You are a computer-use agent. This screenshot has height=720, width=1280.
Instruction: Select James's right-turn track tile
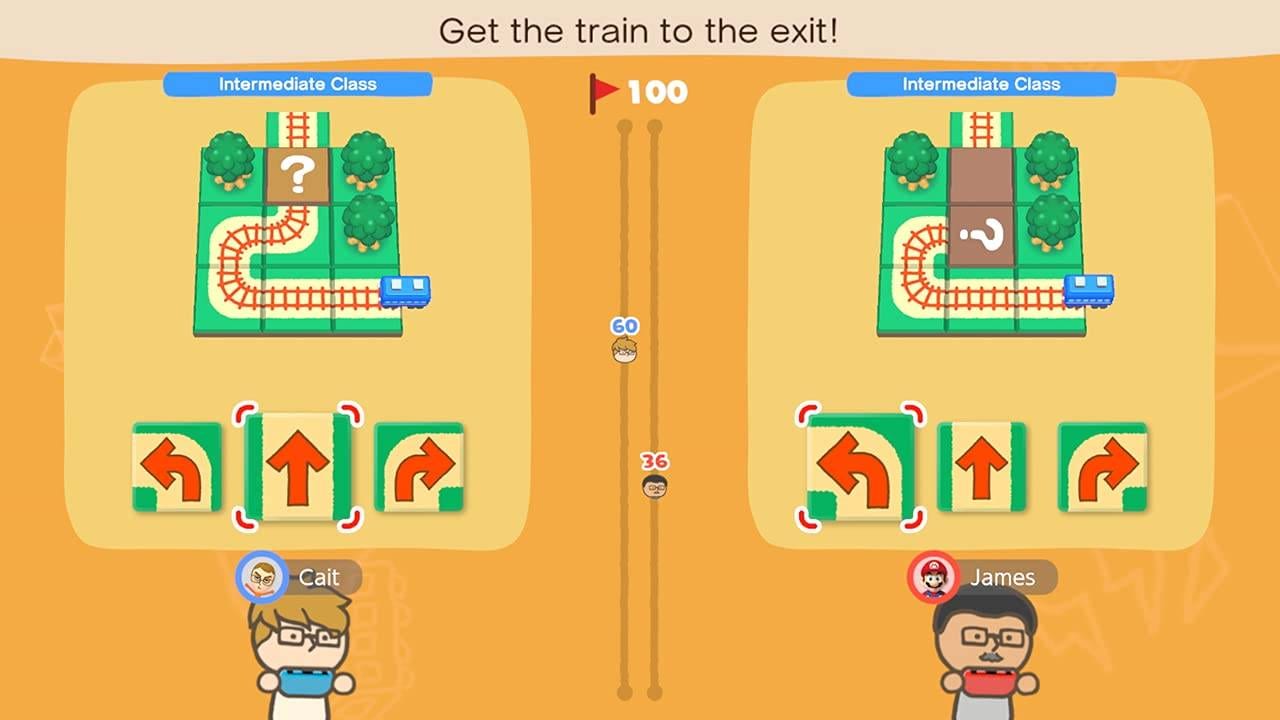[x=1100, y=468]
